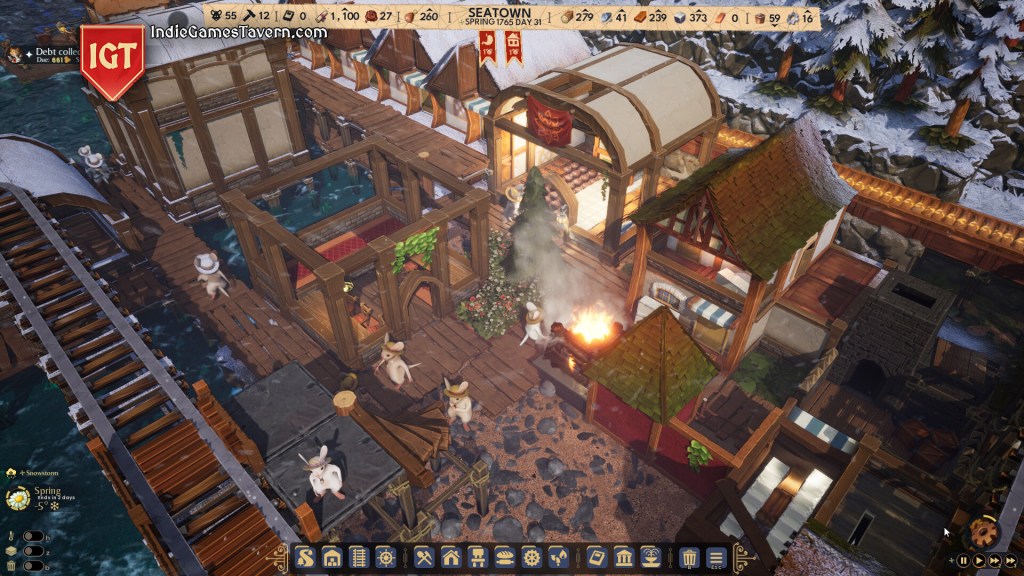Open the chair furniture category

click(478, 557)
